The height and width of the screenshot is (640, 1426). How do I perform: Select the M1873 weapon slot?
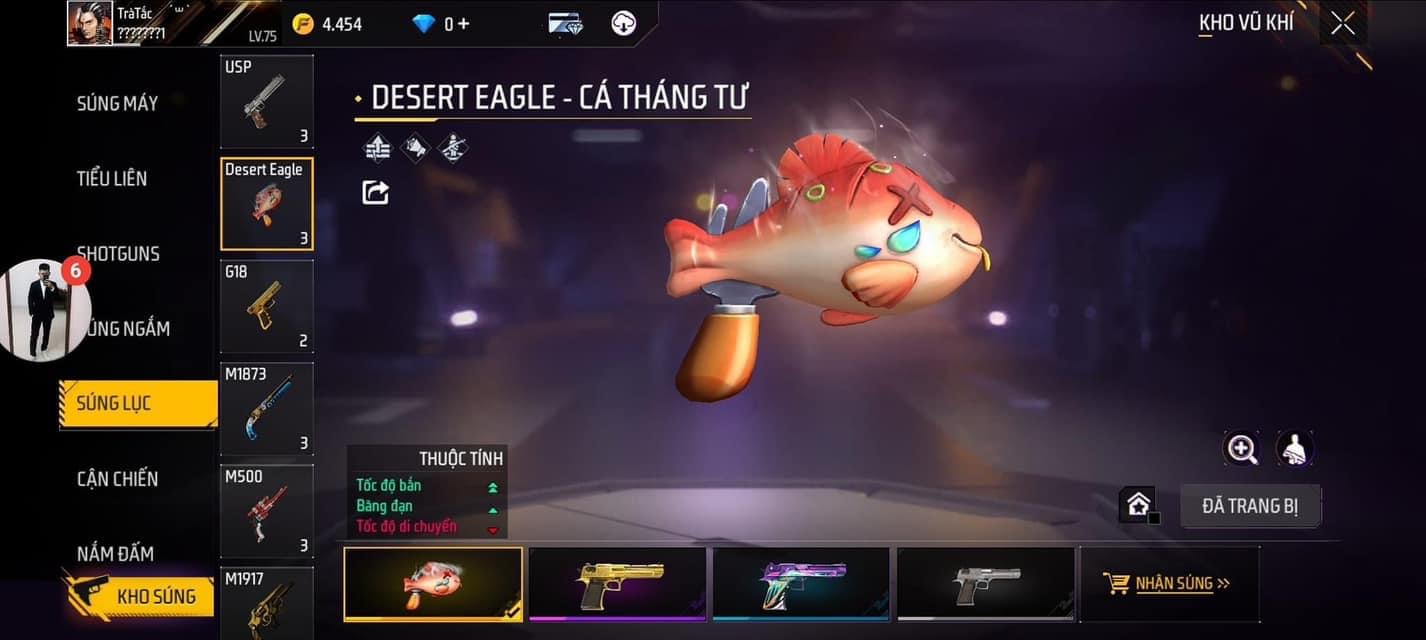coord(266,409)
